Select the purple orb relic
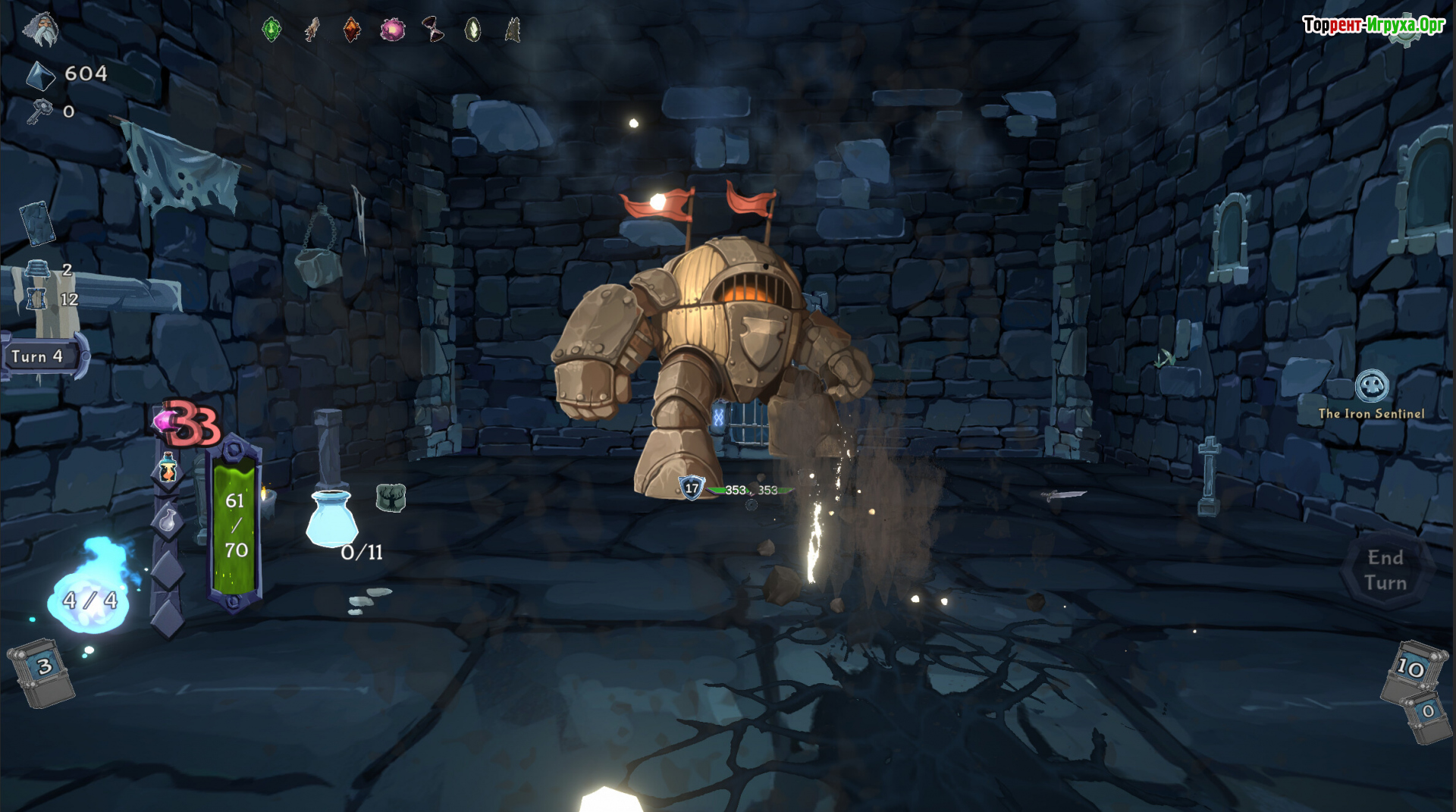Image resolution: width=1456 pixels, height=812 pixels. (392, 30)
